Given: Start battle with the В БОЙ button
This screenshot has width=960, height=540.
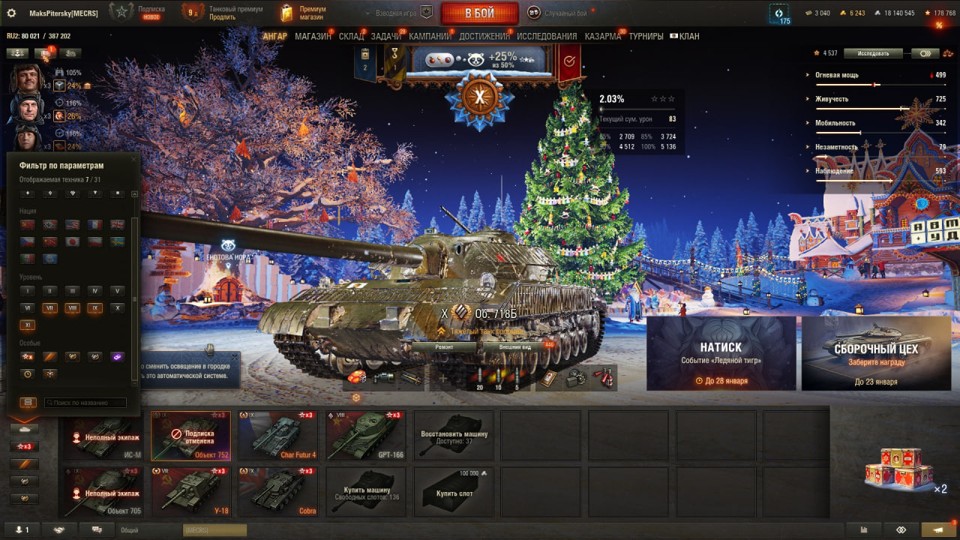Looking at the screenshot, I should coord(479,13).
